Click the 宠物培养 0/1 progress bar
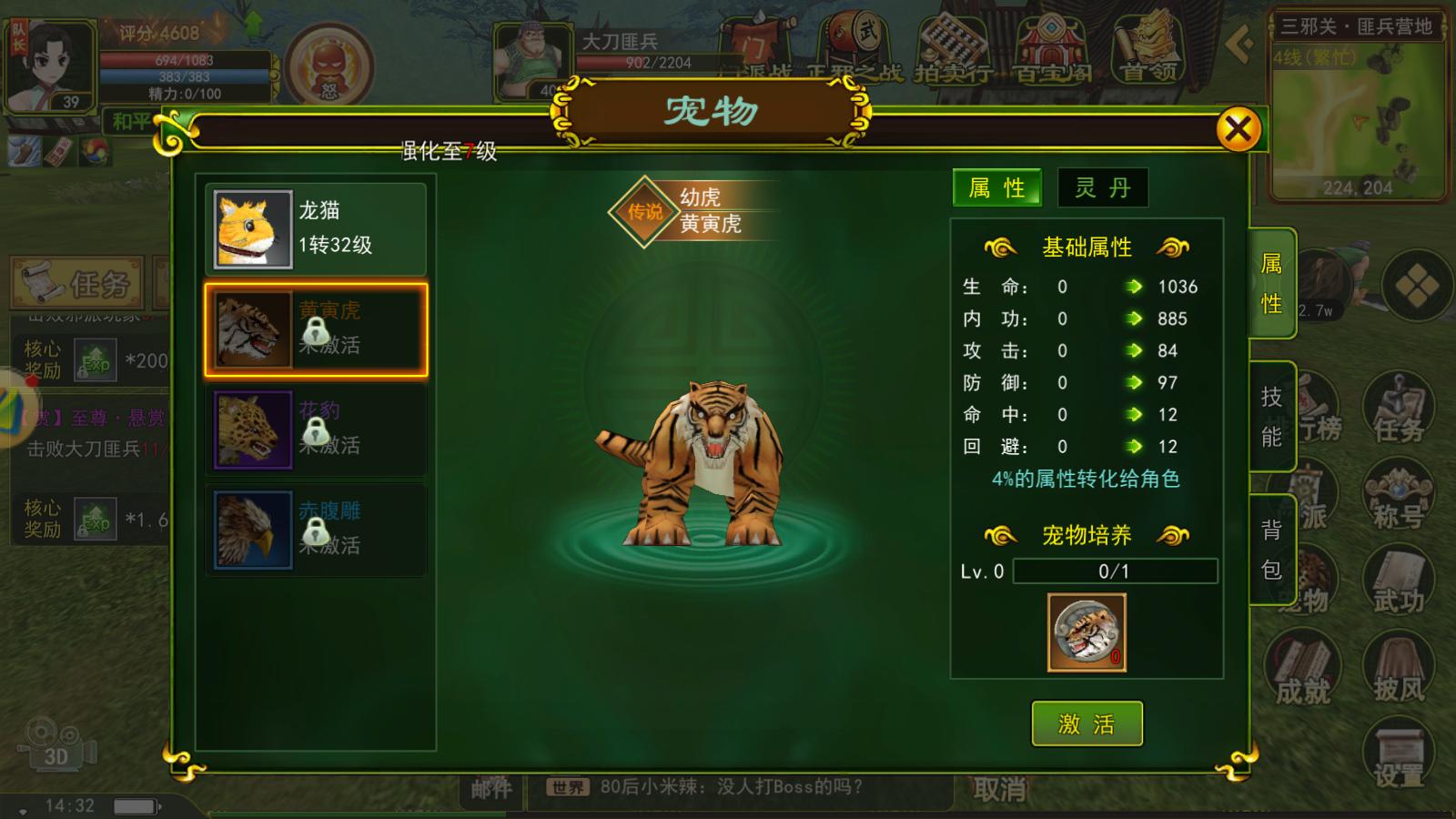The image size is (1456, 819). (x=1117, y=572)
